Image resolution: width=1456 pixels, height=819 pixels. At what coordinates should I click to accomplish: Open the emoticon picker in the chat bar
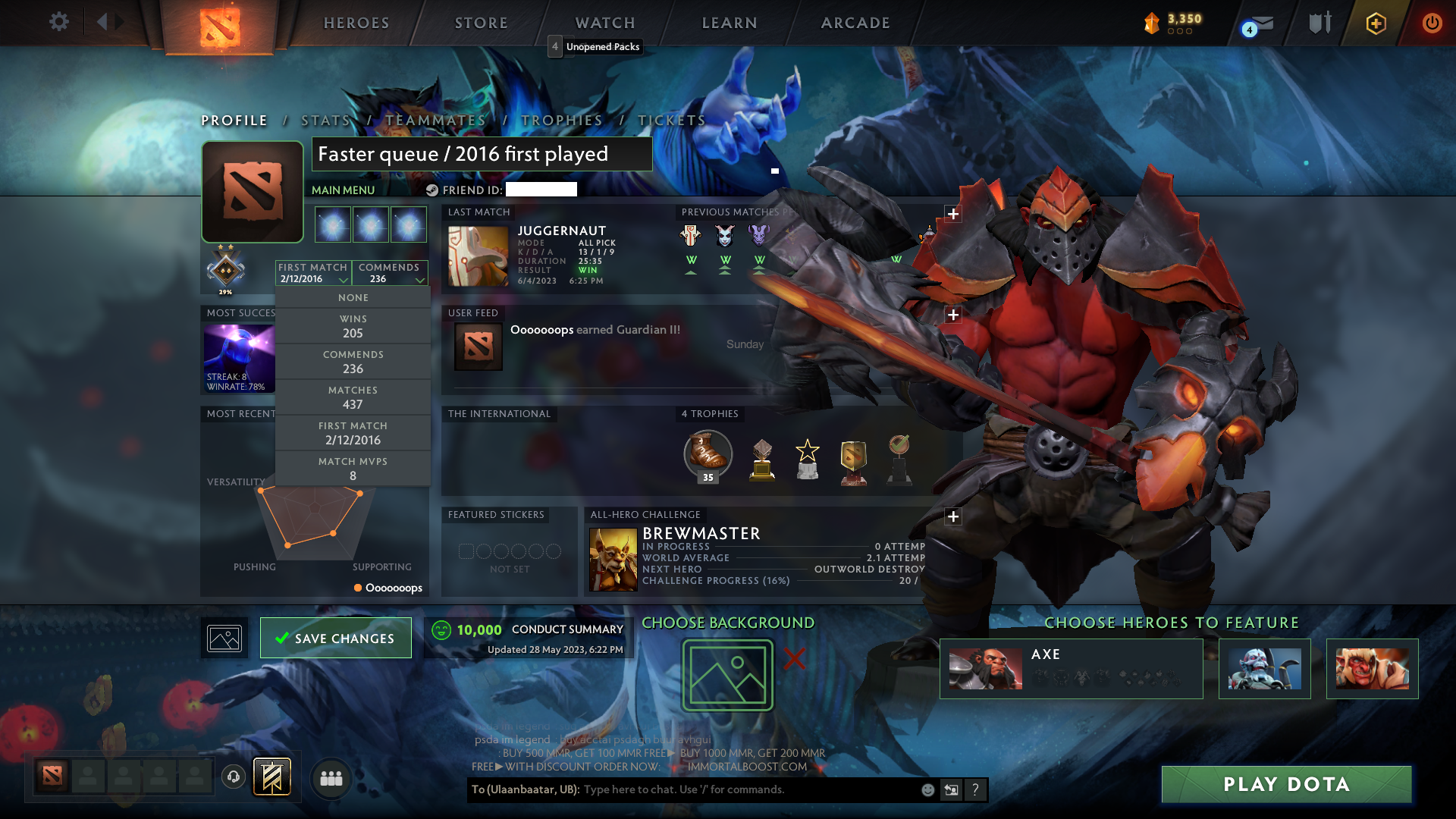927,789
